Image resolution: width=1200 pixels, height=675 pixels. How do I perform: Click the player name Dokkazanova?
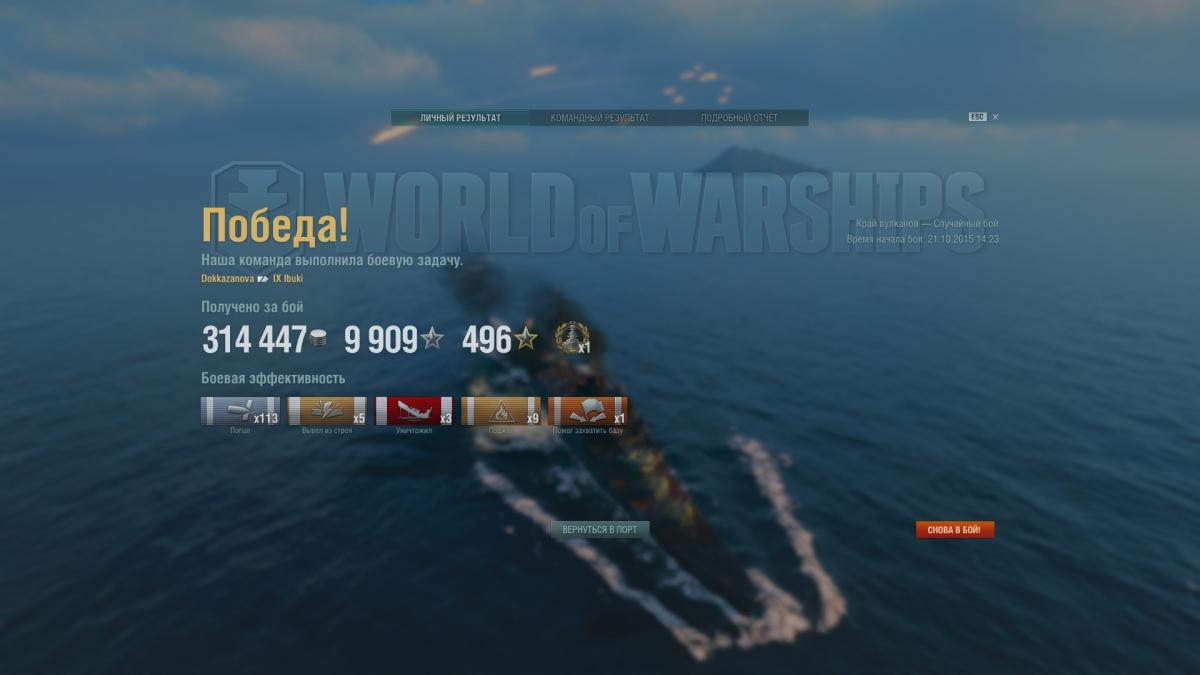point(227,278)
